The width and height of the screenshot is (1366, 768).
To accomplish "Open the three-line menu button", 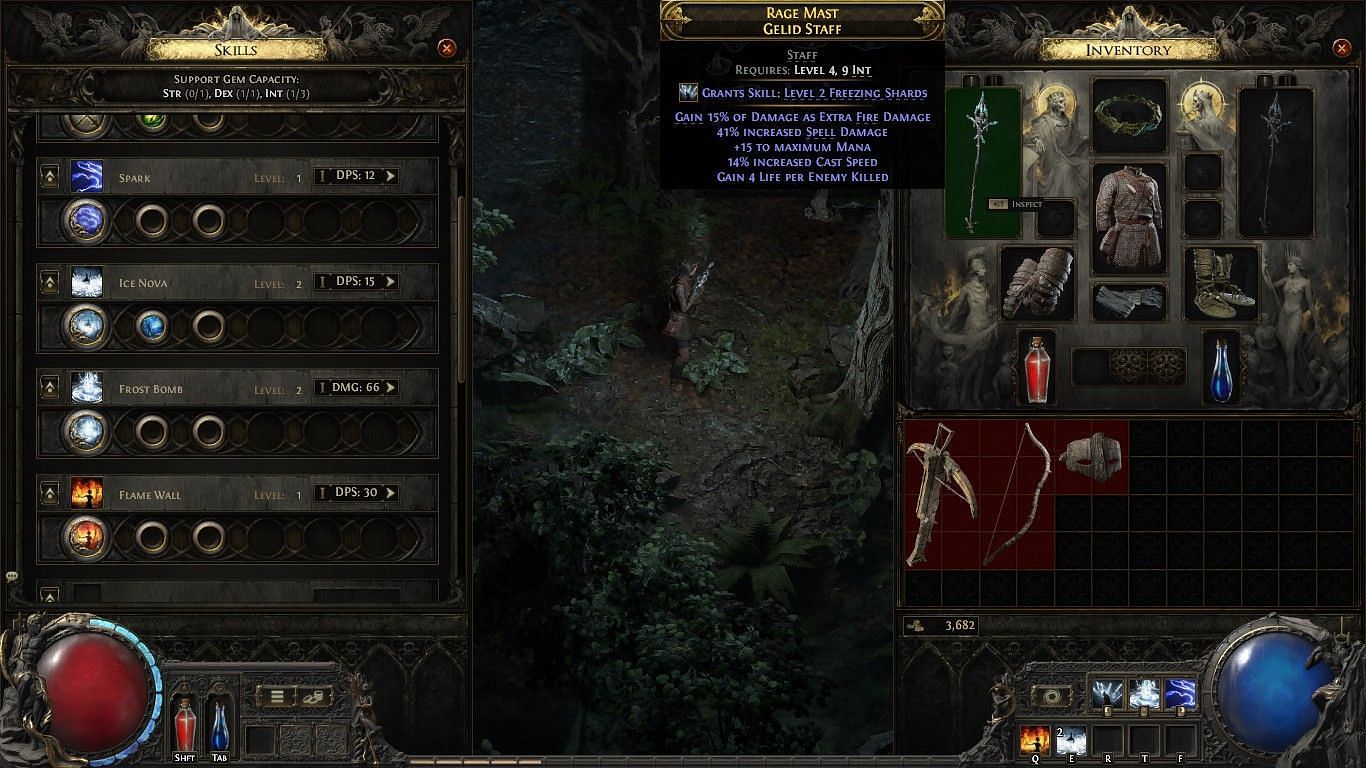I will point(277,697).
